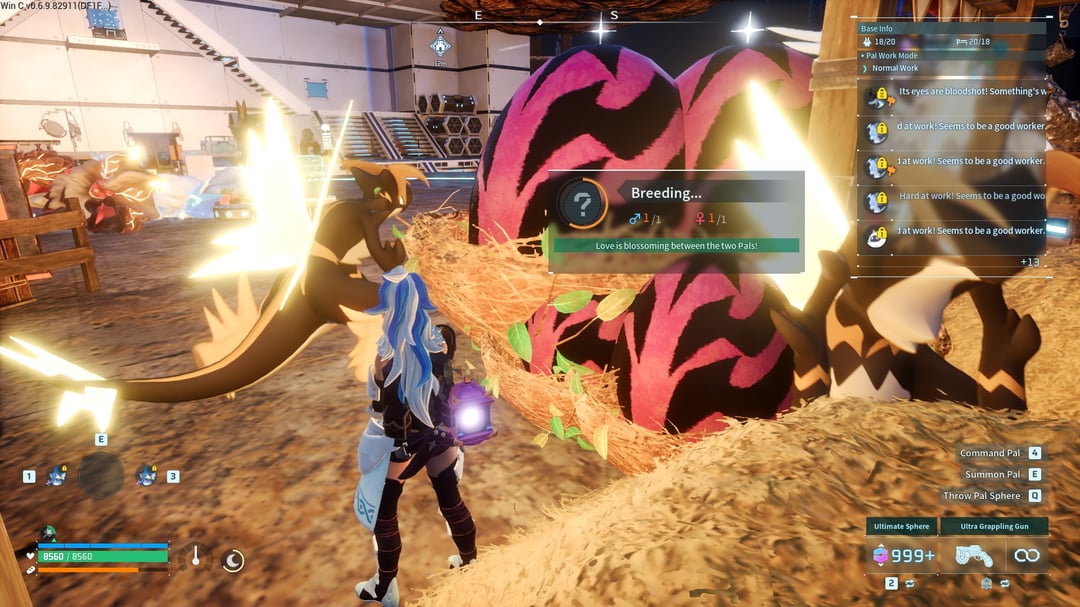This screenshot has height=607, width=1080.
Task: Click the green status icon above health
Action: [48, 534]
